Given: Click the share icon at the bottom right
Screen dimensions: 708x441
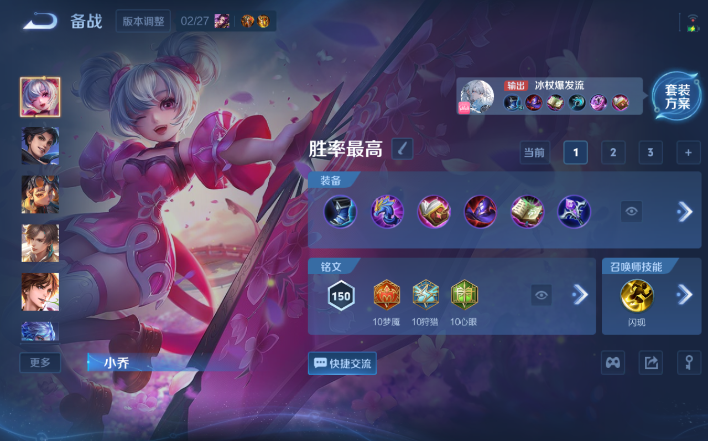Looking at the screenshot, I should pos(651,363).
